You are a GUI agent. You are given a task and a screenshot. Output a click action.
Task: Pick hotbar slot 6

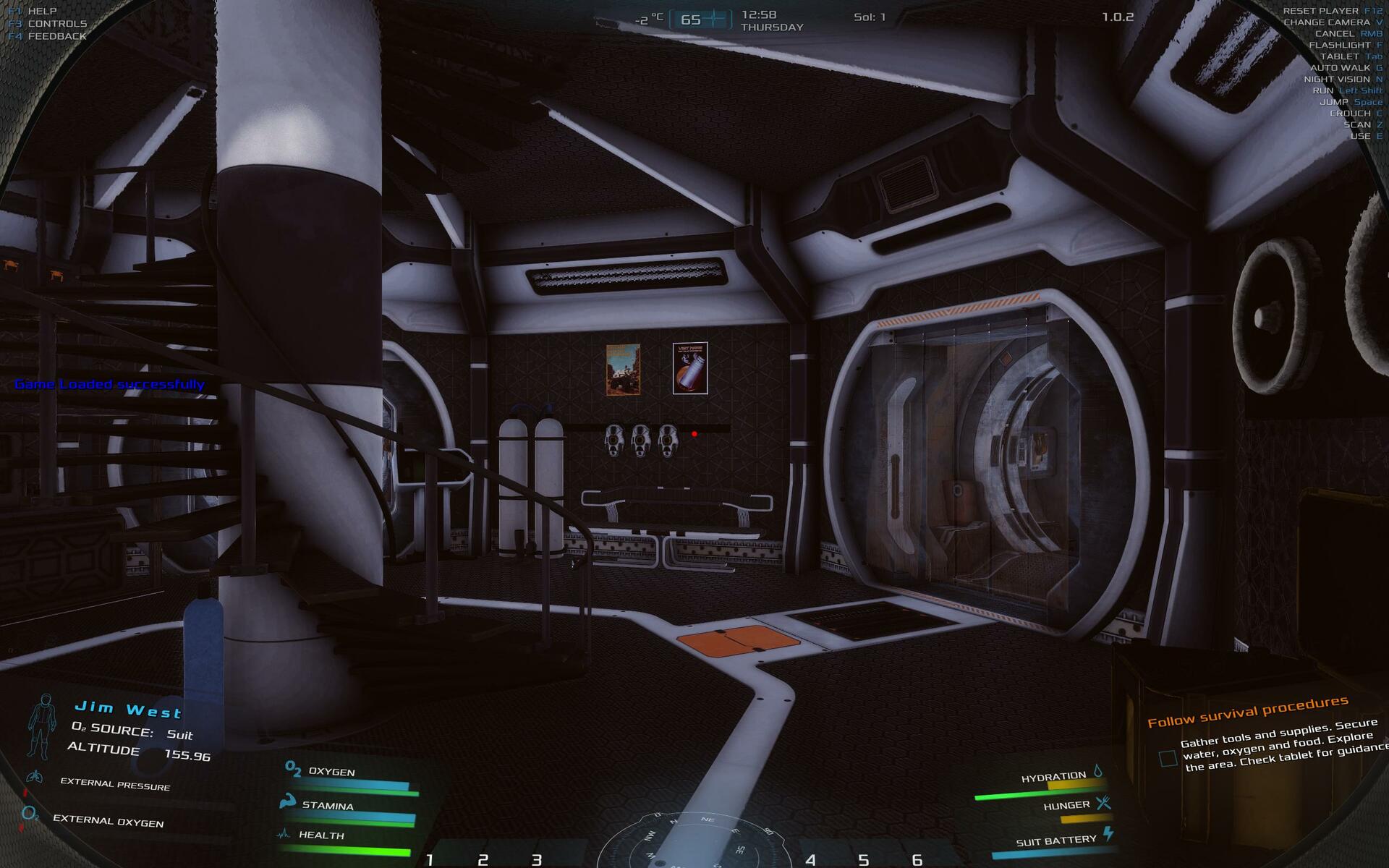[x=917, y=859]
